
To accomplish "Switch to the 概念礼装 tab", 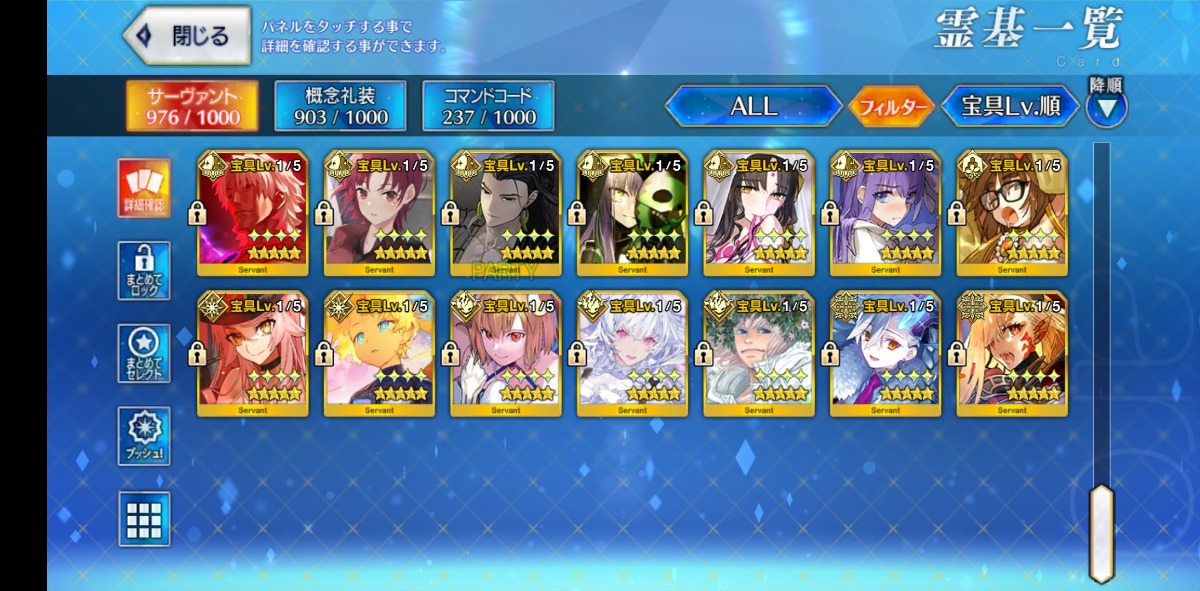I will tap(340, 106).
